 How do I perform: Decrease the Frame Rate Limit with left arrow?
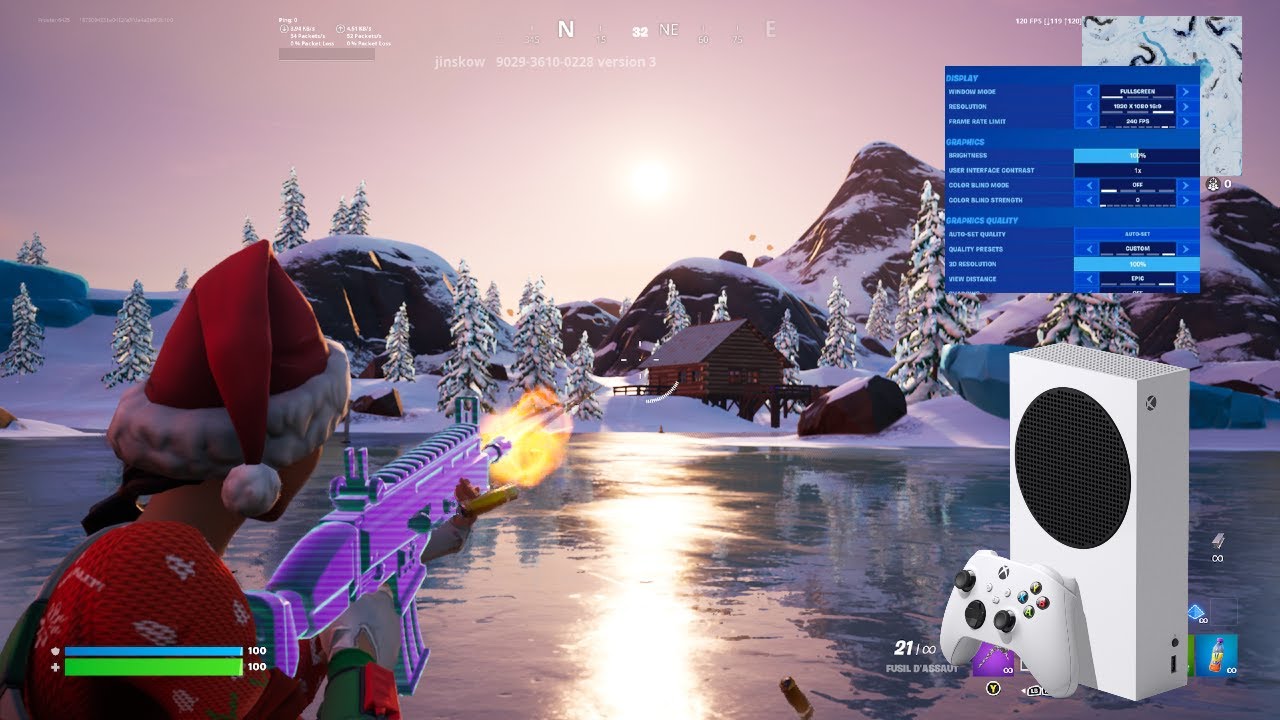[1087, 122]
